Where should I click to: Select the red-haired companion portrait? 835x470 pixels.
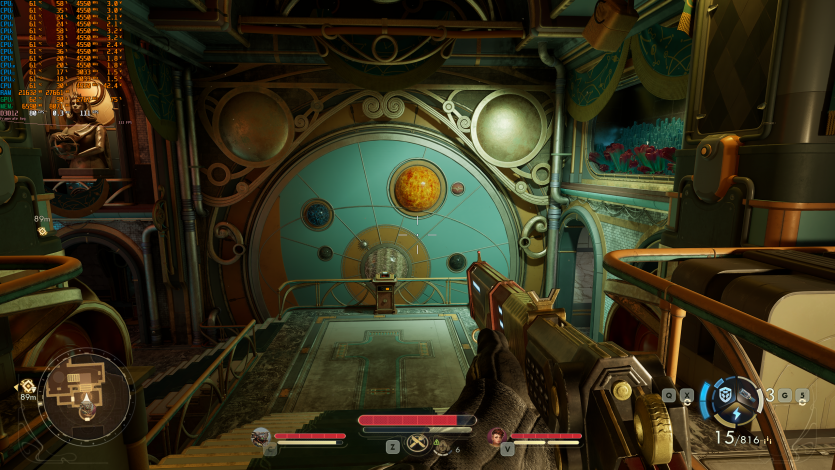point(497,436)
